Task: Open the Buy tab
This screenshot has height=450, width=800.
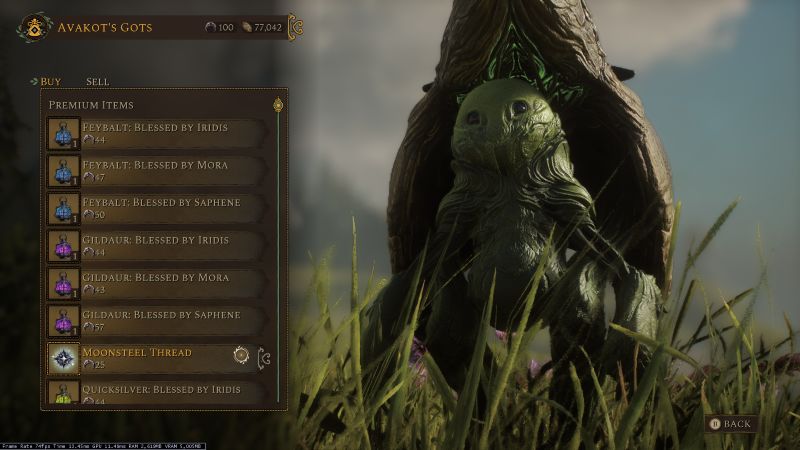Action: tap(51, 81)
